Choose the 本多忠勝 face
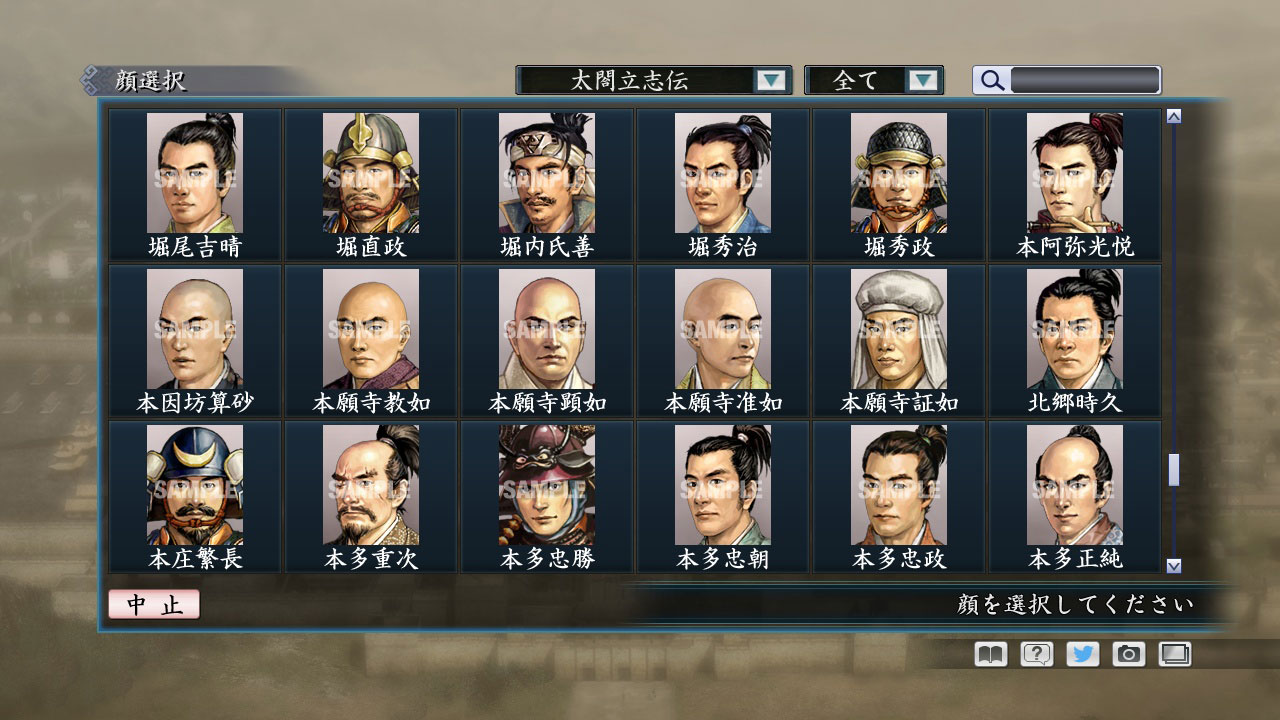The width and height of the screenshot is (1280, 720). pos(545,487)
